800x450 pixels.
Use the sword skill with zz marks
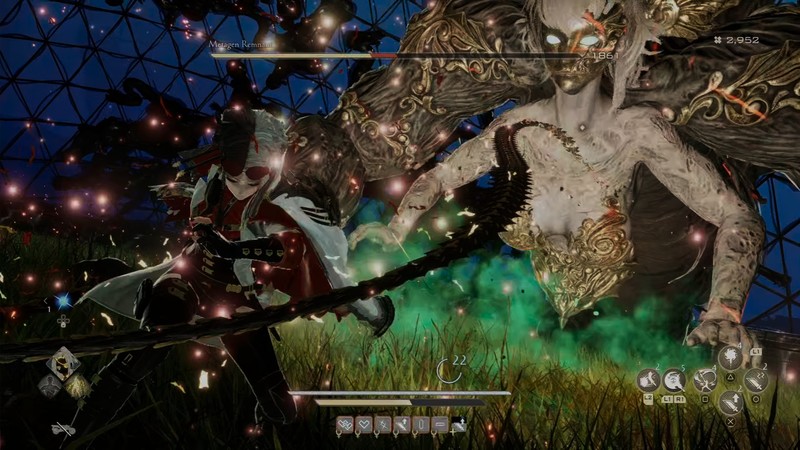[x=754, y=380]
